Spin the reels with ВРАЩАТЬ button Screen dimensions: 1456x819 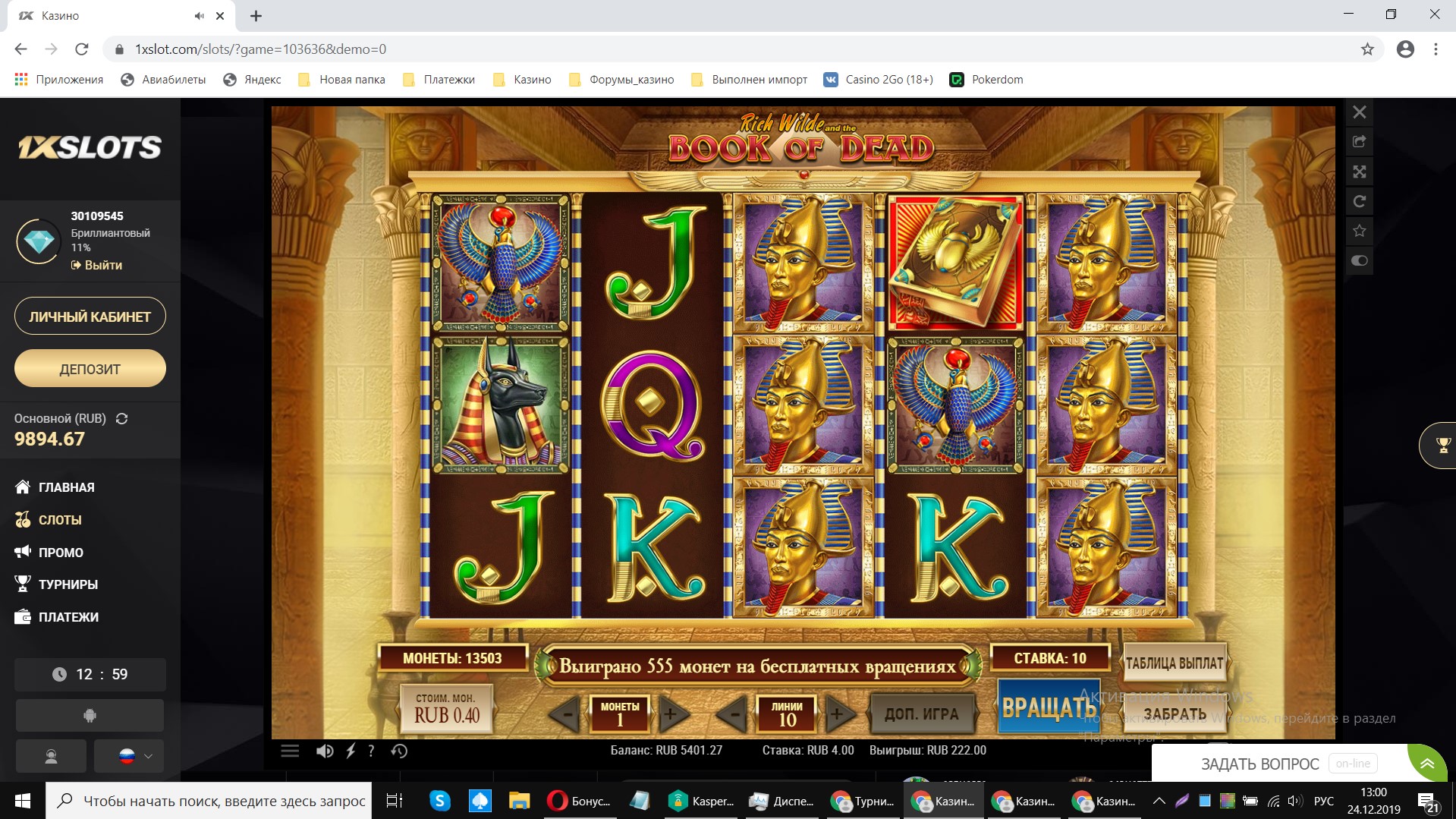pyautogui.click(x=1048, y=707)
